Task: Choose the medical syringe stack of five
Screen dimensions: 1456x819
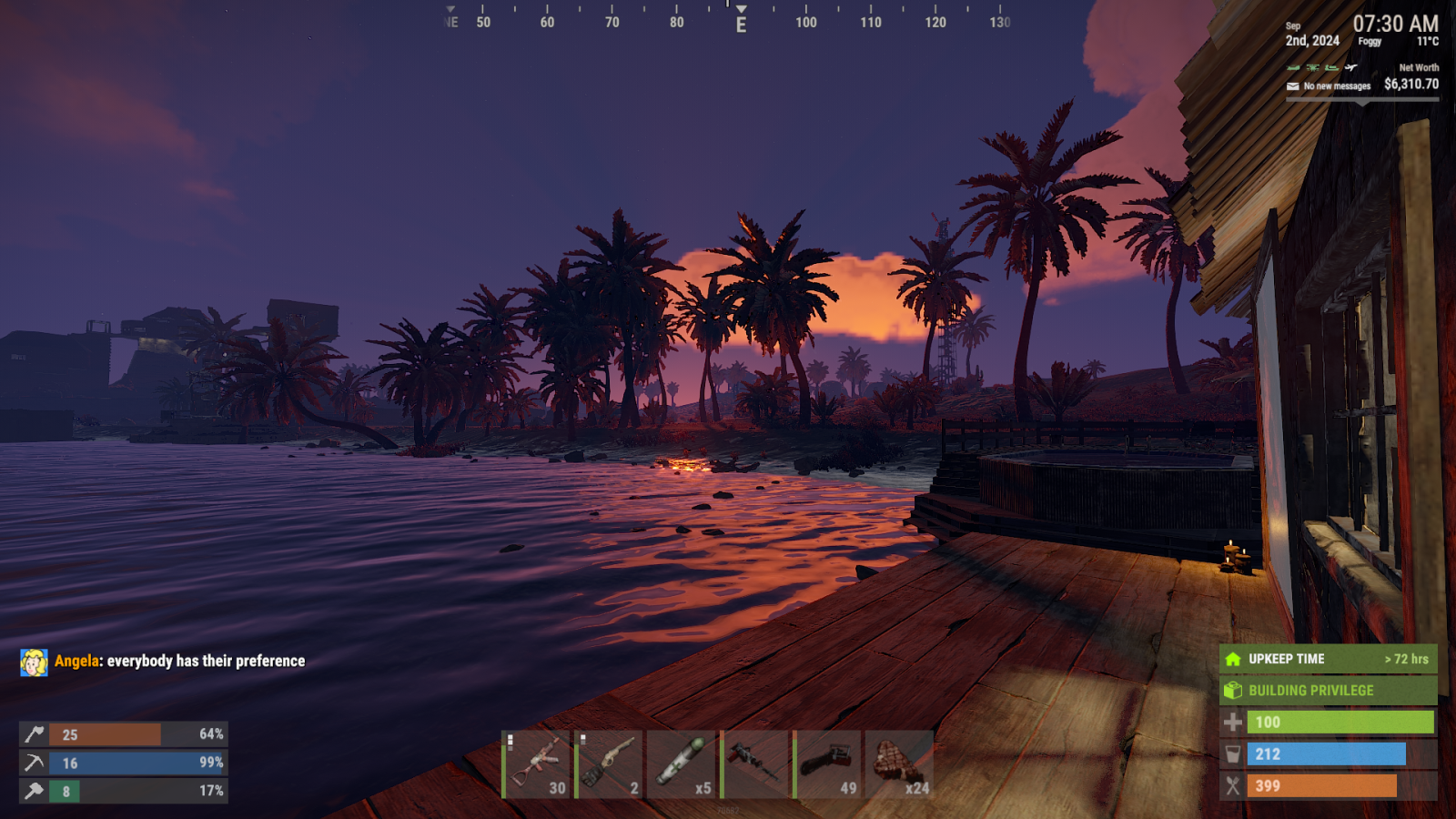Action: coord(682,764)
